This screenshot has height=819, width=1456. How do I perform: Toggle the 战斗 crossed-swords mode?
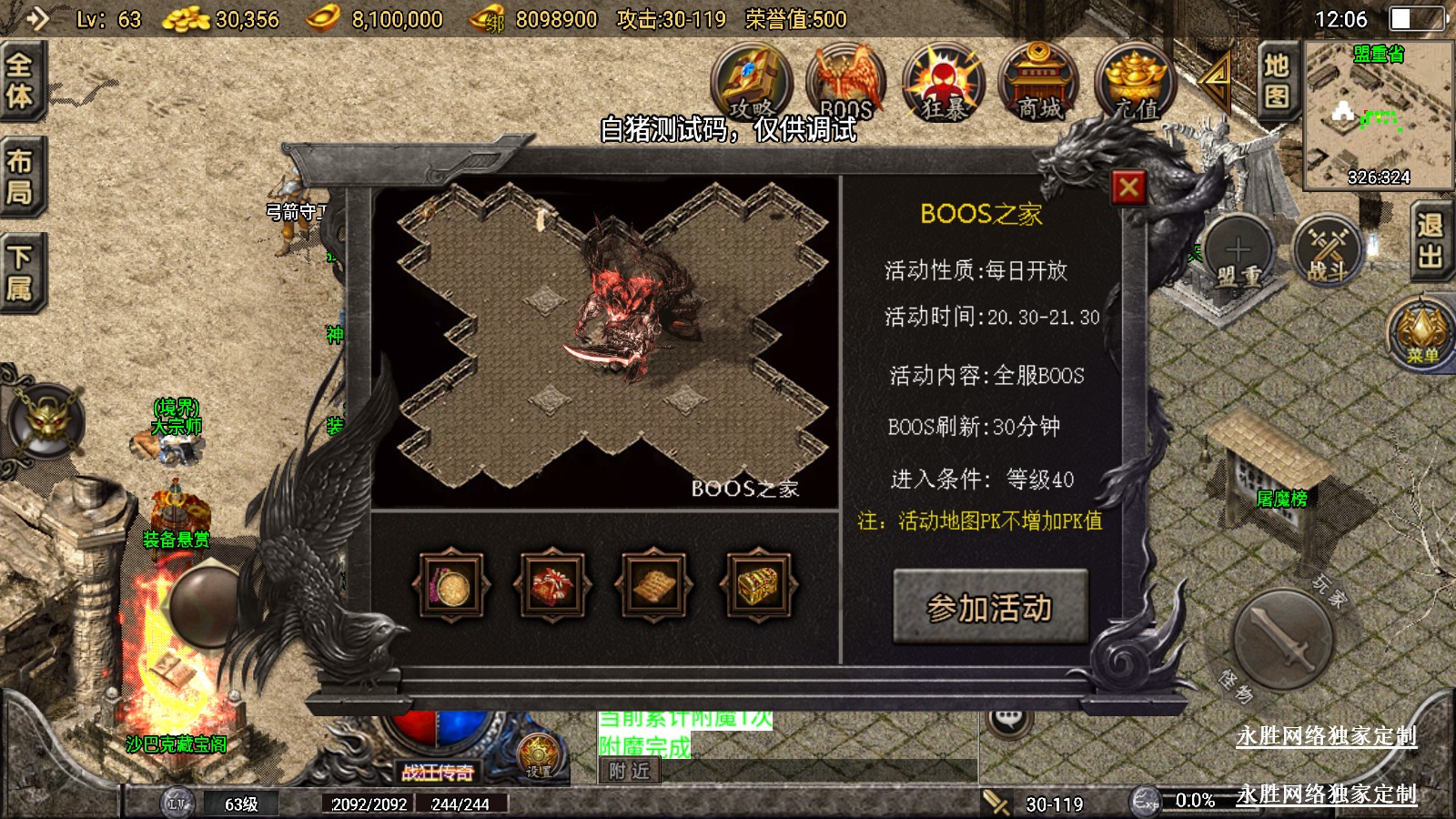(x=1327, y=251)
